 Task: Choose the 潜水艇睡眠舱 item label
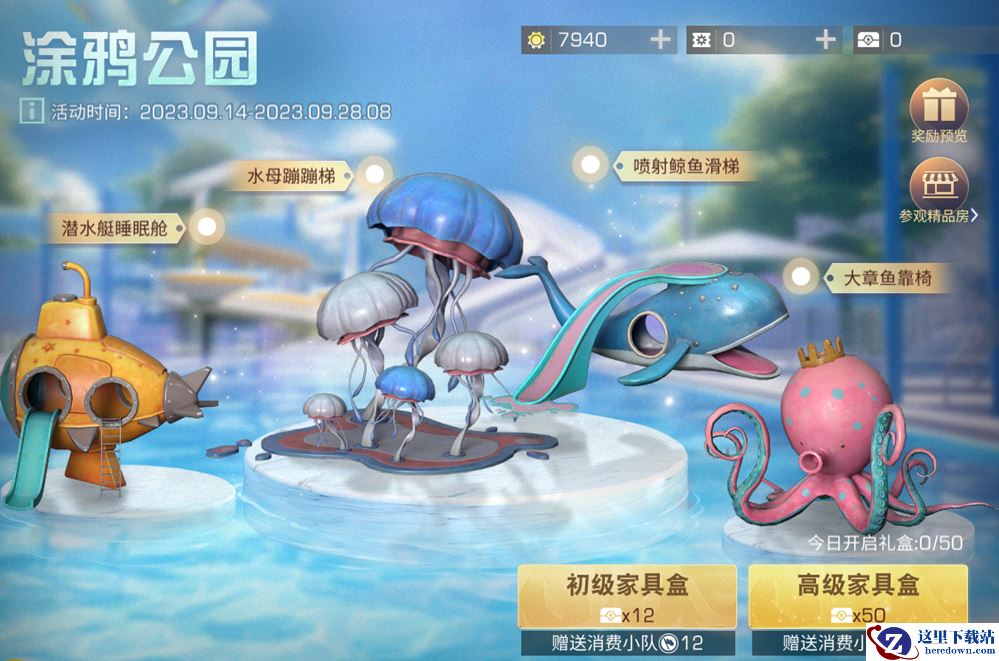click(117, 227)
